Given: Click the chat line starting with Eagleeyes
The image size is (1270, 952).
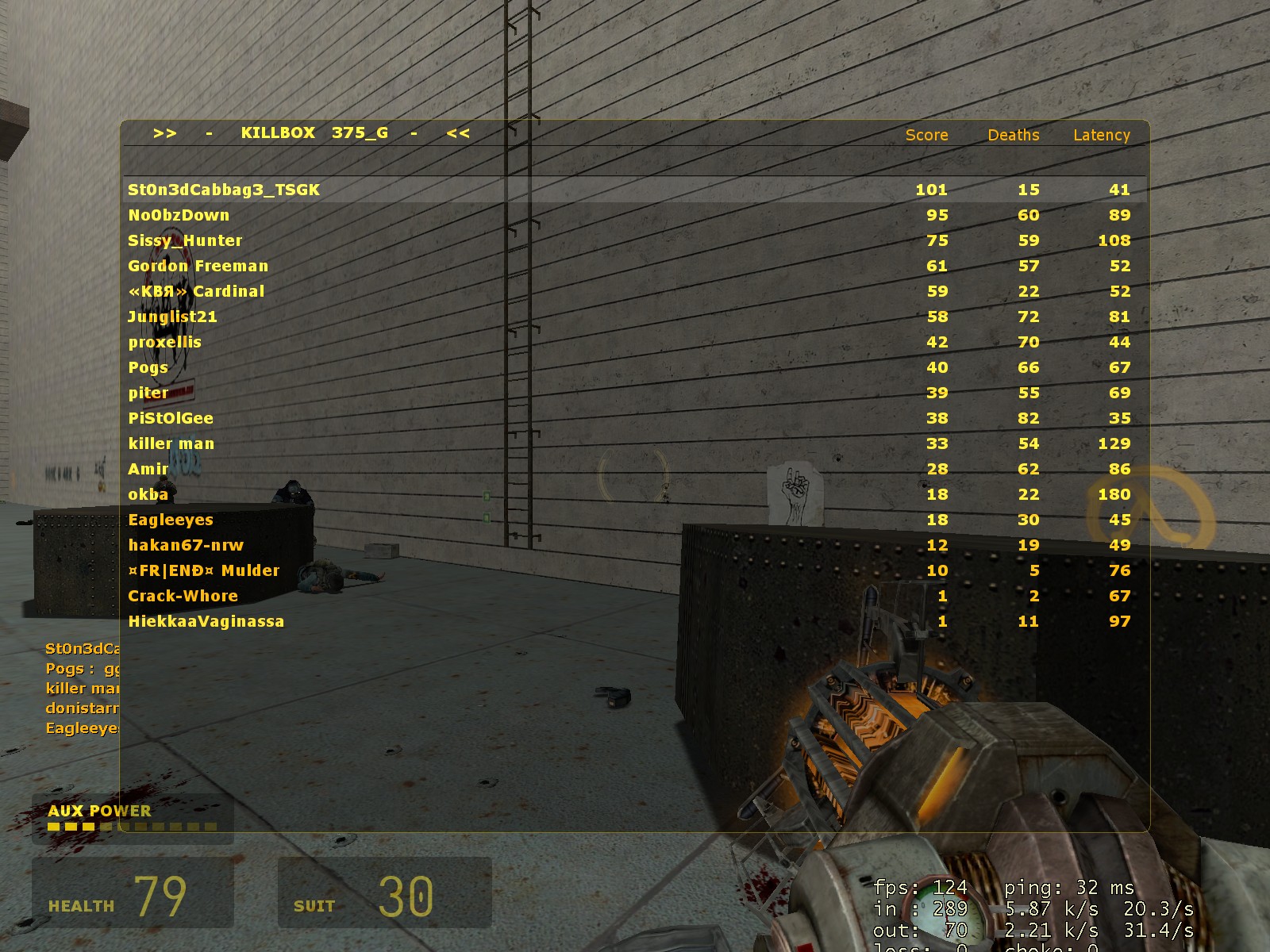Looking at the screenshot, I should coord(79,727).
